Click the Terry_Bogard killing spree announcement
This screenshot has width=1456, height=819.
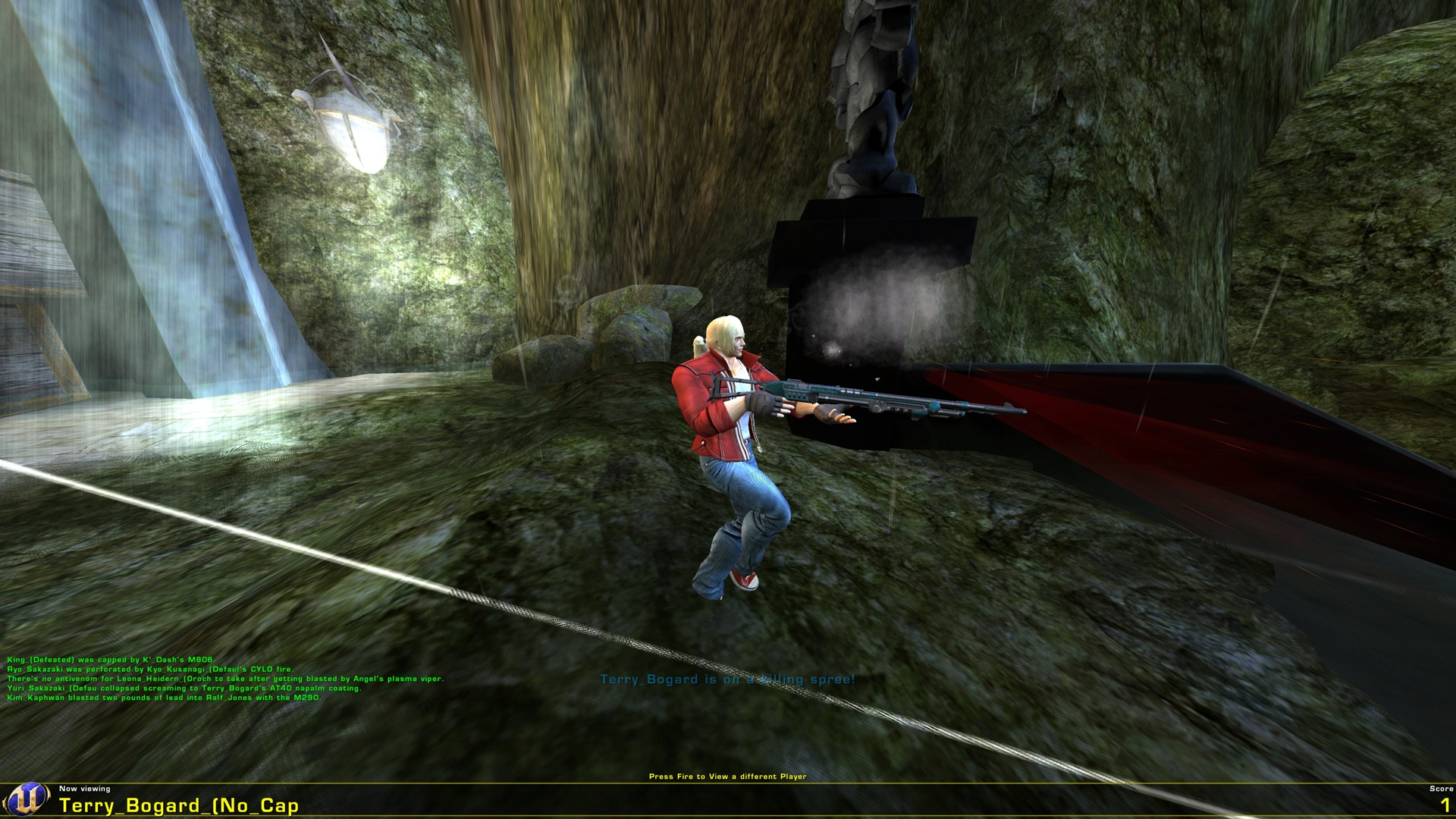tap(727, 681)
